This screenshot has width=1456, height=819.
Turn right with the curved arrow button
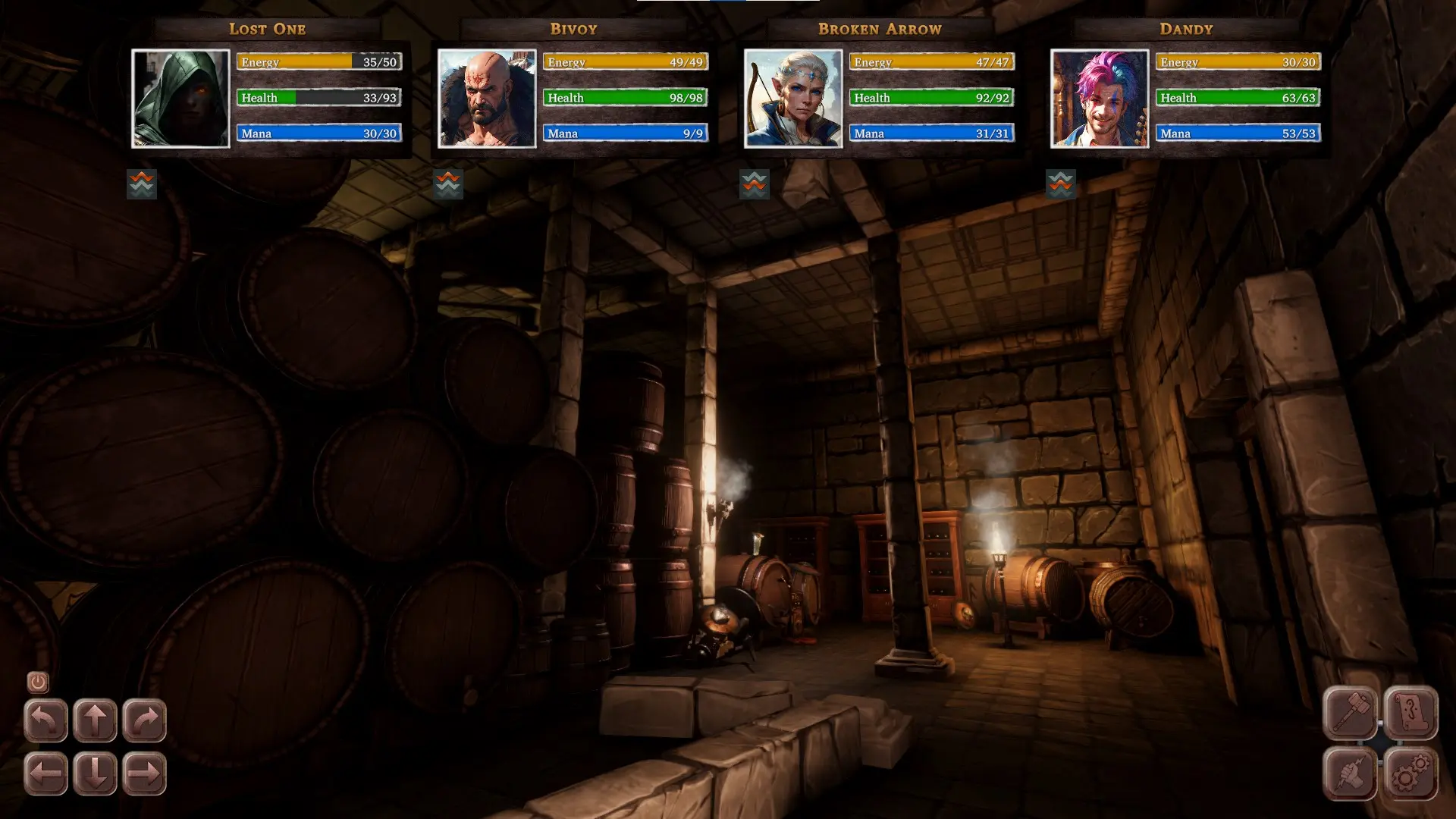(144, 720)
